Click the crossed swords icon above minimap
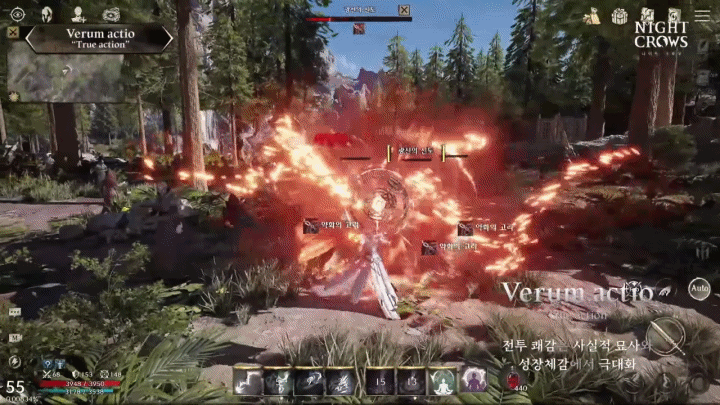 click(x=13, y=32)
